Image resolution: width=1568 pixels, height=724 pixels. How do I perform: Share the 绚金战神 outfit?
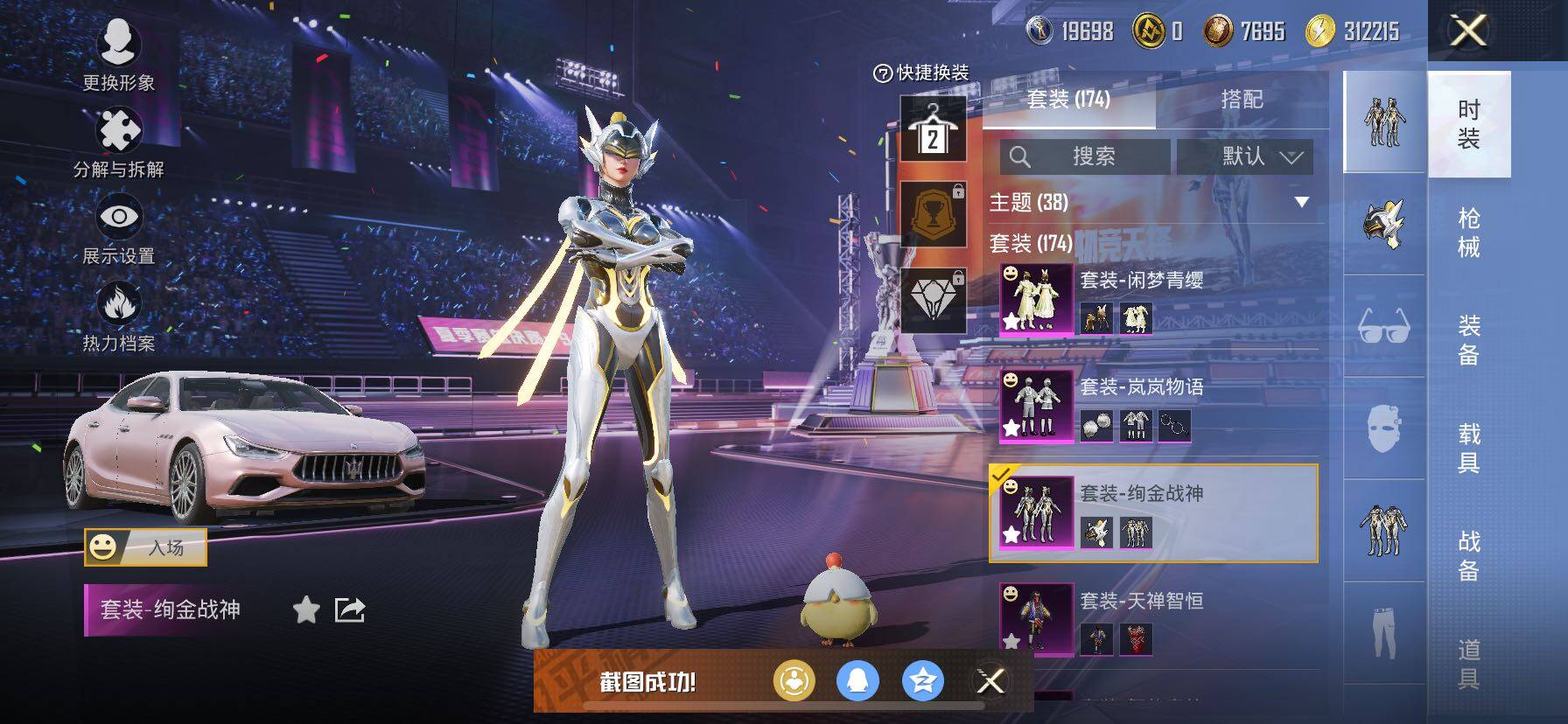[350, 609]
